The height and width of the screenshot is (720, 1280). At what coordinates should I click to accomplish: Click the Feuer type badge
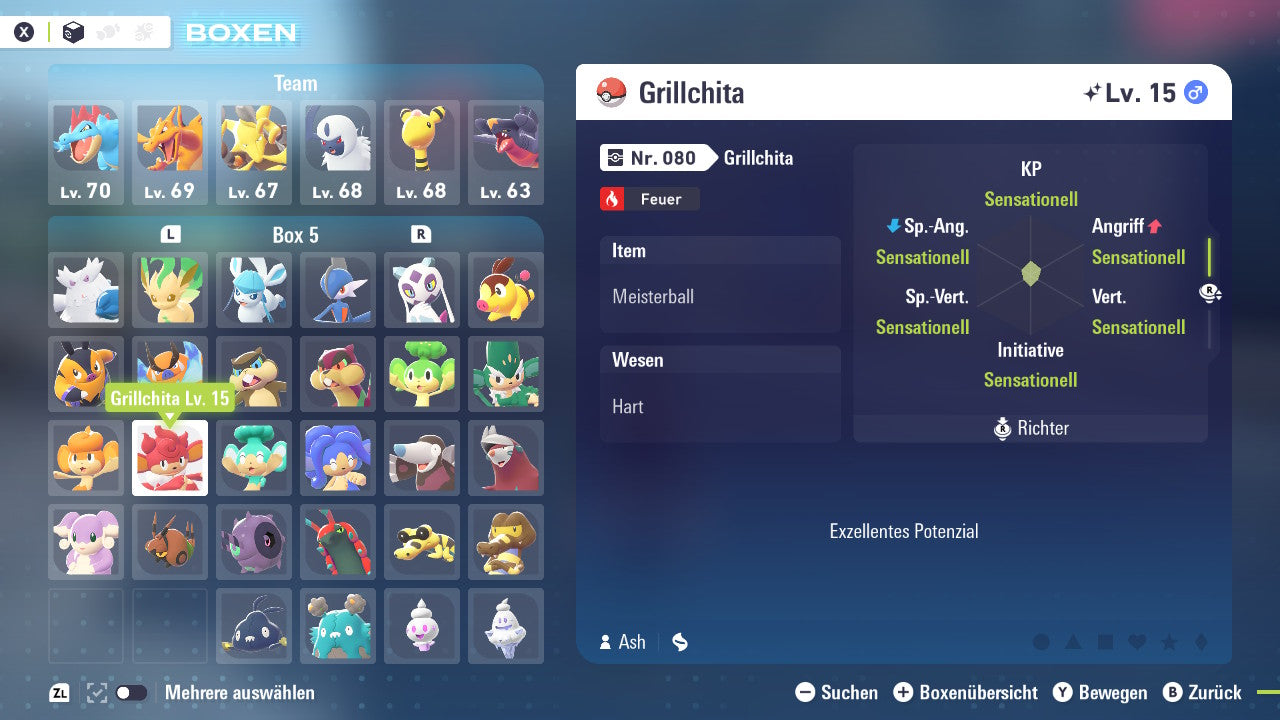click(x=649, y=199)
